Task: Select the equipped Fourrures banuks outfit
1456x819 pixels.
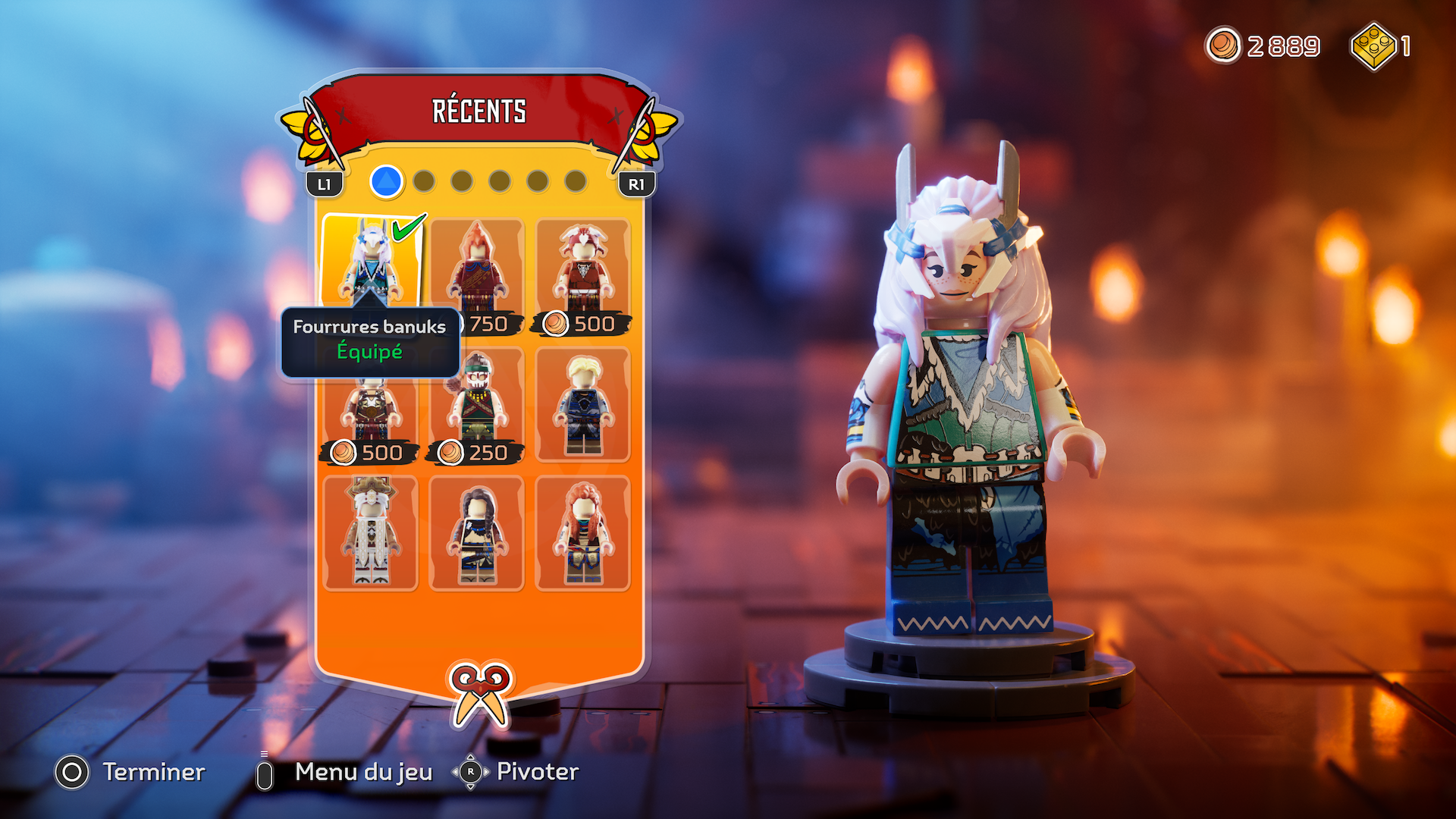Action: 371,262
